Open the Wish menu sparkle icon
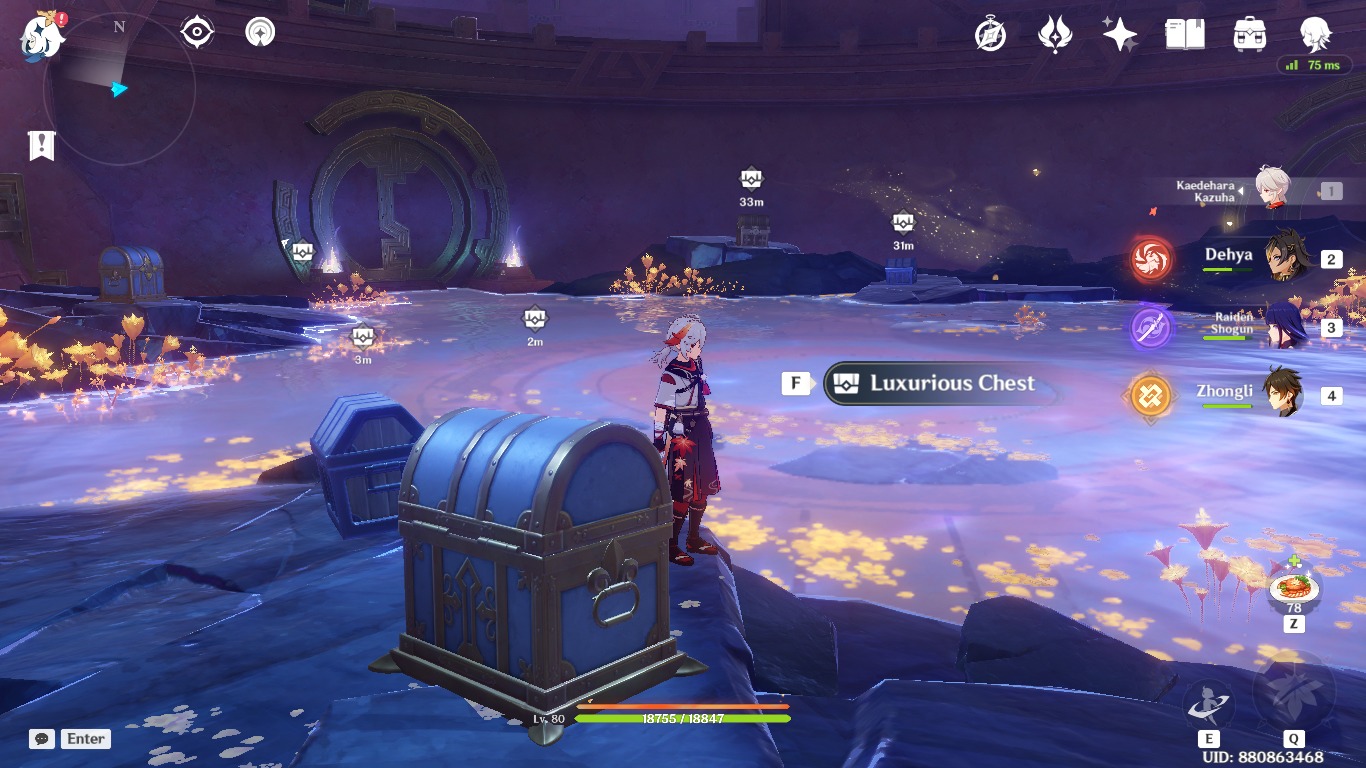This screenshot has width=1366, height=768. click(x=1118, y=33)
